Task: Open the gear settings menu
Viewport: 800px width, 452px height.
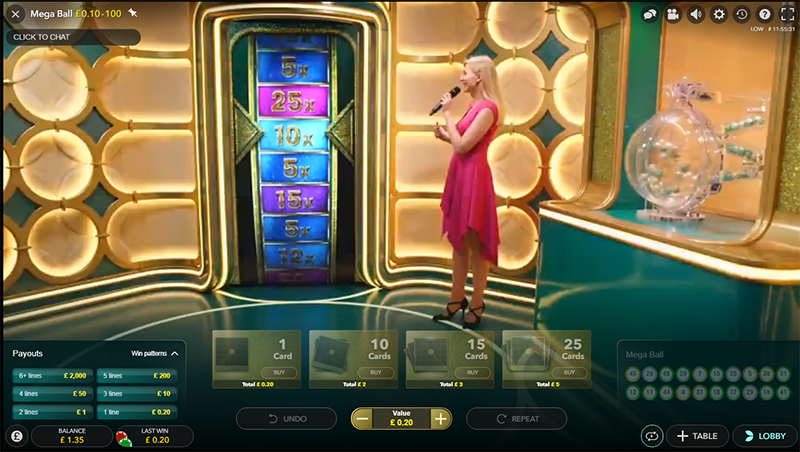Action: click(719, 15)
